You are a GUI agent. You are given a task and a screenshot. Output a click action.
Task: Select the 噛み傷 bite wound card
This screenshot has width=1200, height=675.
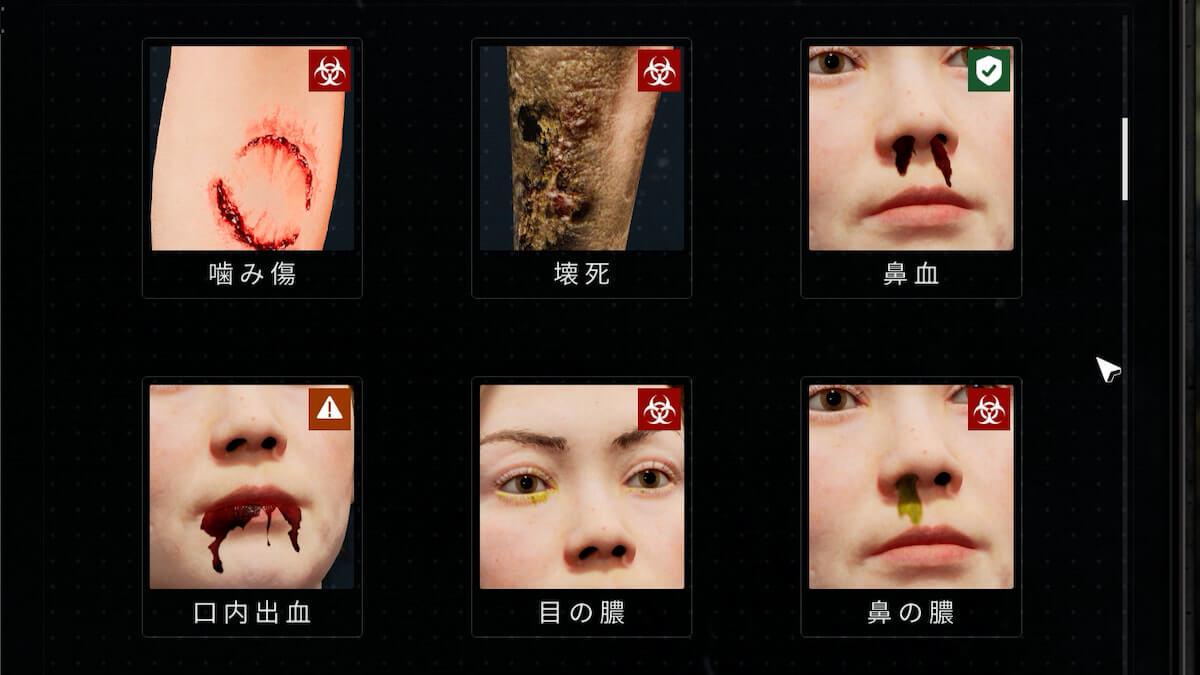tap(252, 168)
